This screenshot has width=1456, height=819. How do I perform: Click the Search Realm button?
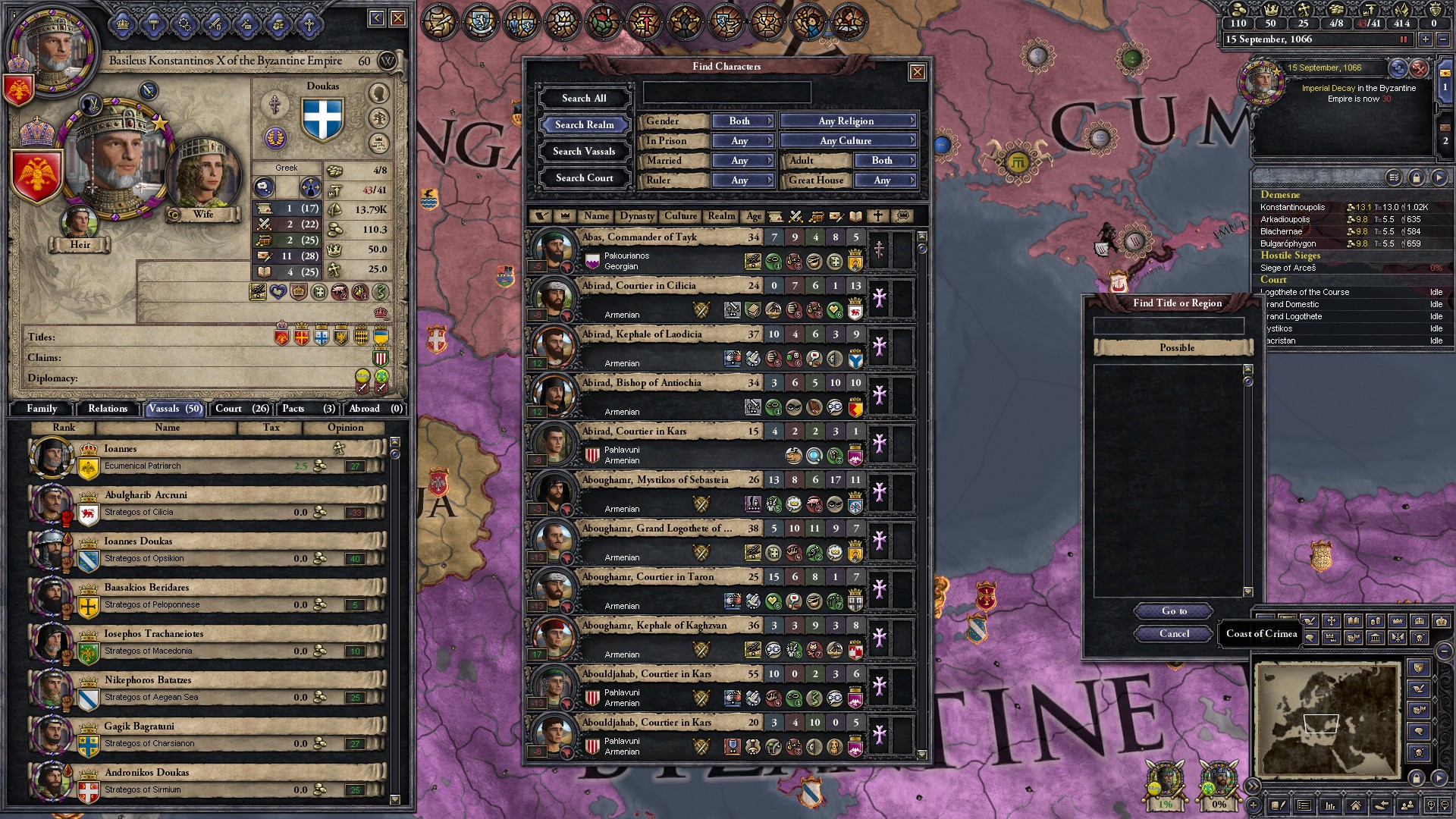[583, 124]
